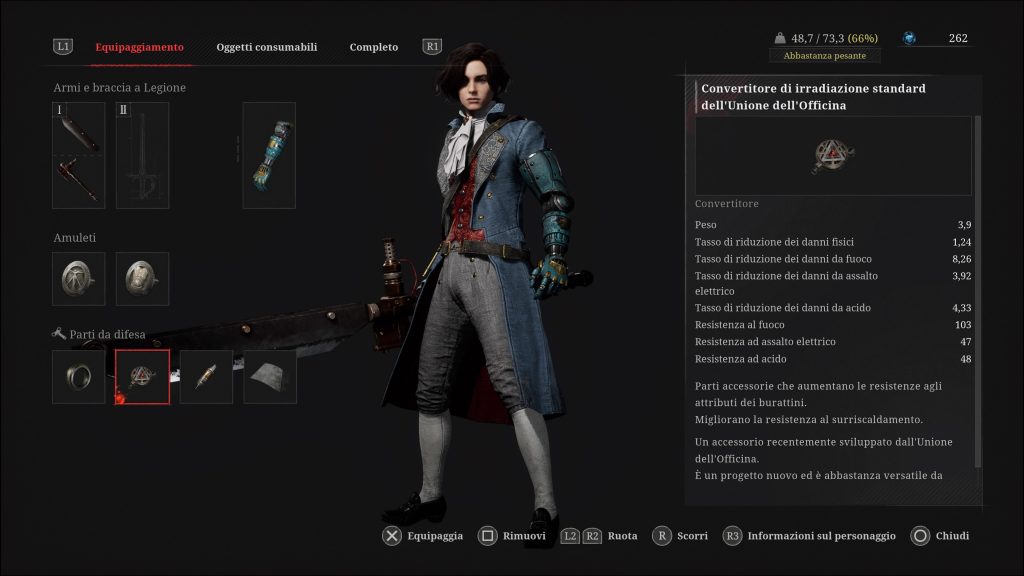Select the teal Legion arm slot
1024x576 pixels.
[269, 155]
